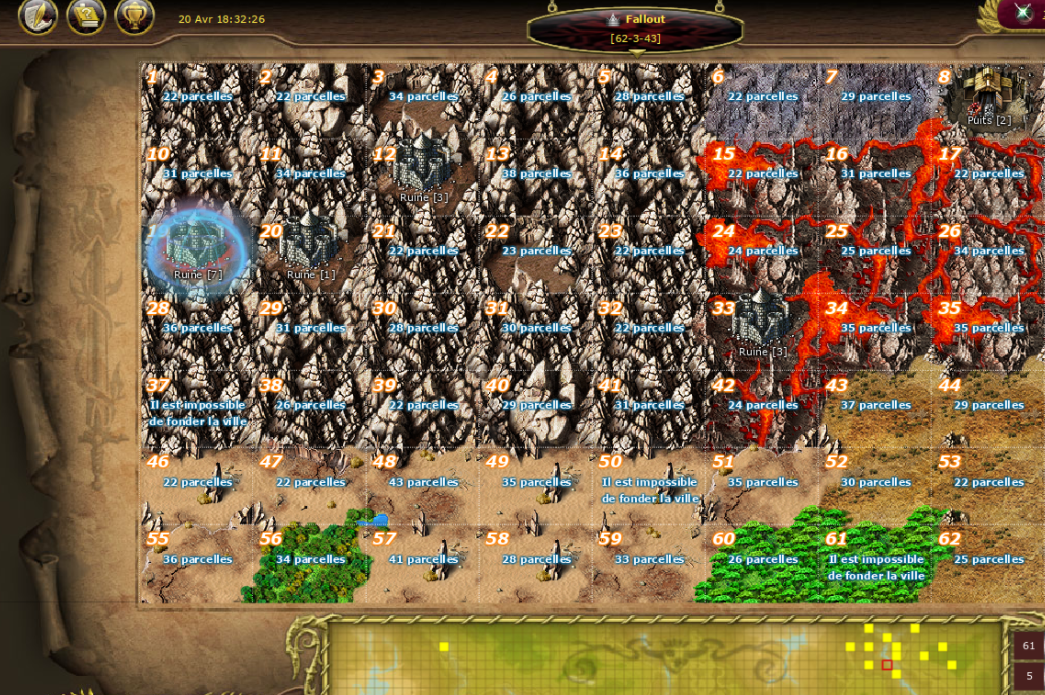Click the red square on the minimap

[x=887, y=665]
